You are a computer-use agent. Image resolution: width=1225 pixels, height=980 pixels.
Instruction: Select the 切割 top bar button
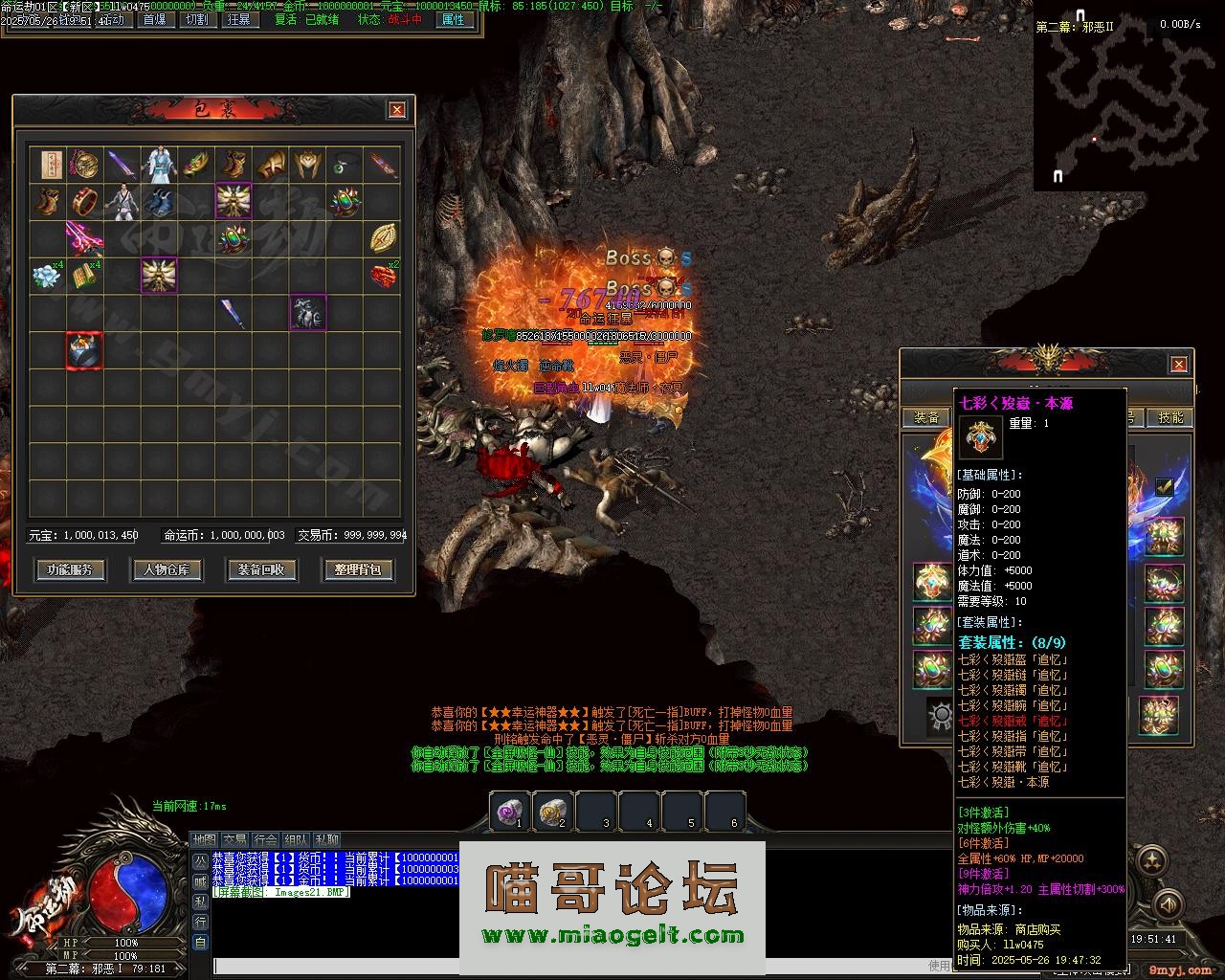click(x=196, y=19)
